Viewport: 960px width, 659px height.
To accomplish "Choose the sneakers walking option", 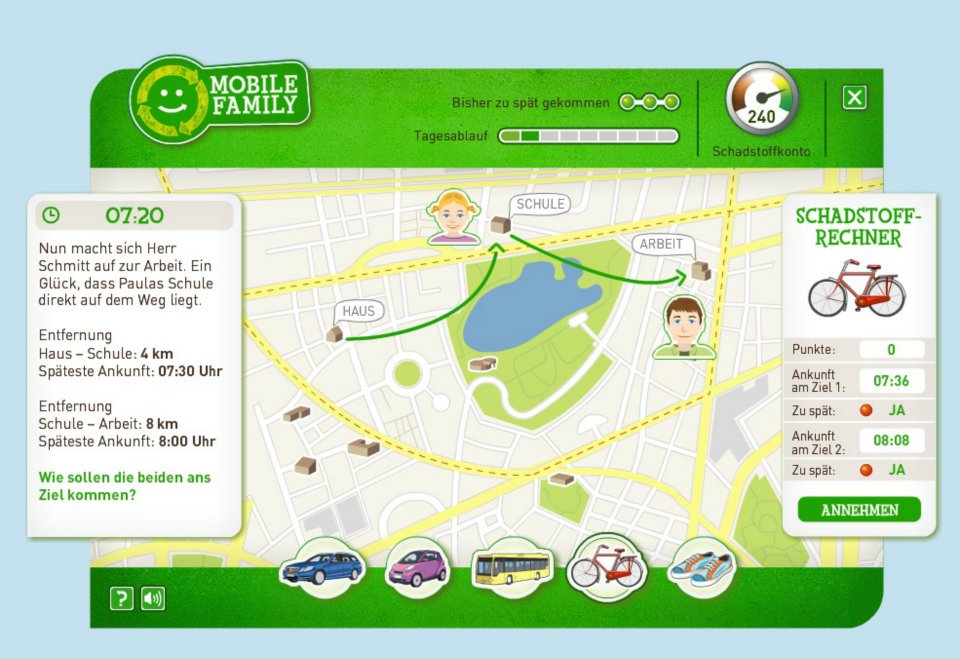I will click(x=701, y=568).
